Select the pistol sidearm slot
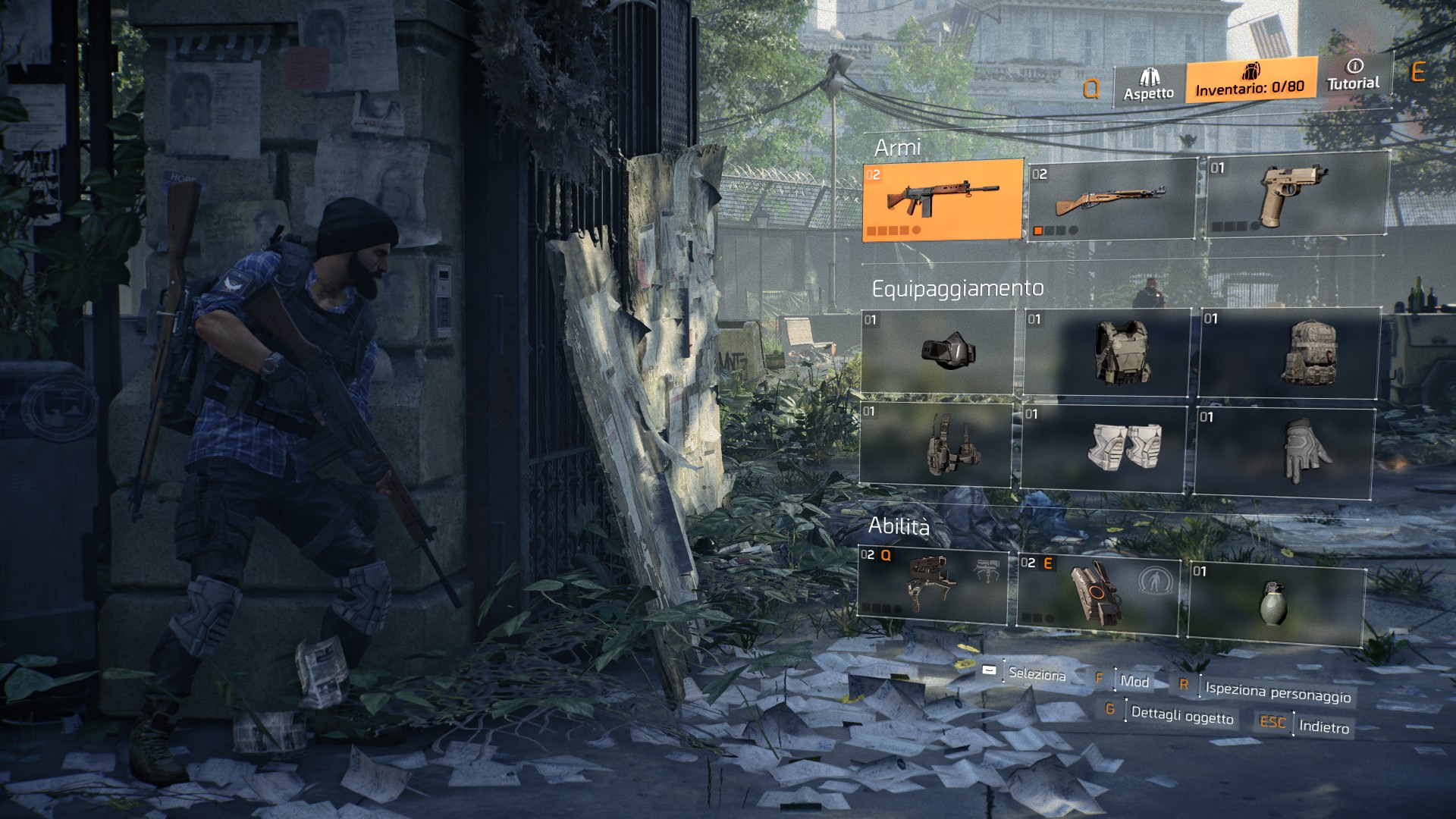1456x819 pixels. [1295, 195]
